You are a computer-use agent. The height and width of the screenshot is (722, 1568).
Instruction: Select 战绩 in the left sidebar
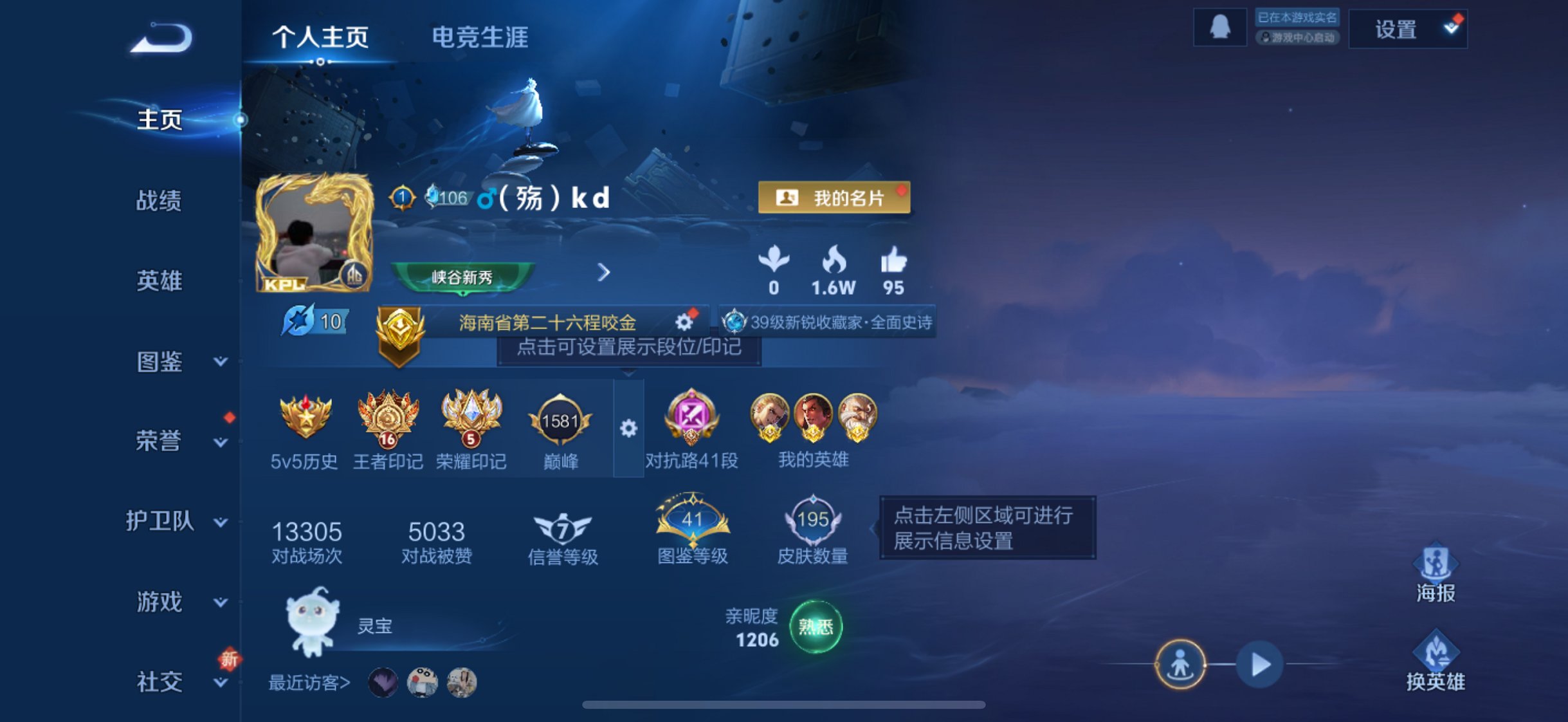pos(158,201)
